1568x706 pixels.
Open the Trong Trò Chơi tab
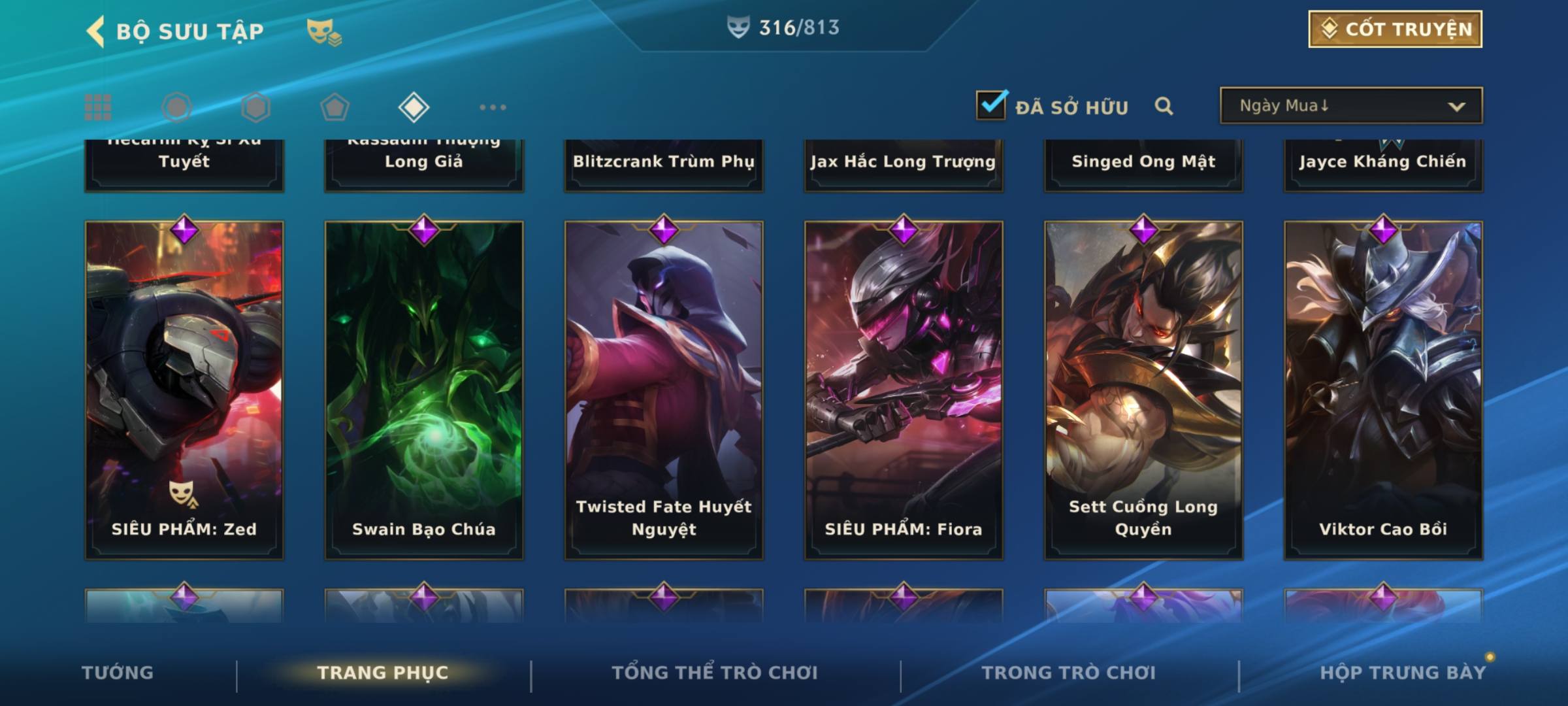(x=1069, y=673)
